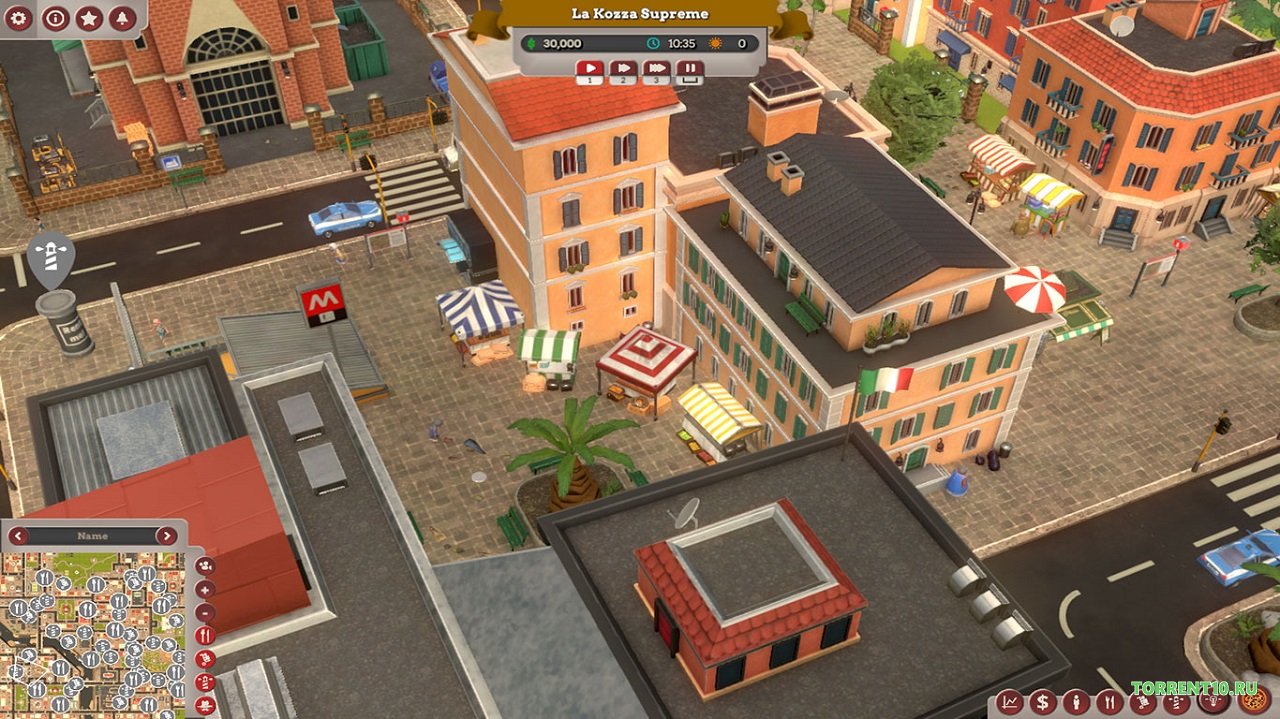
Task: Go to previous minimap filter with left arrow
Action: pos(19,536)
